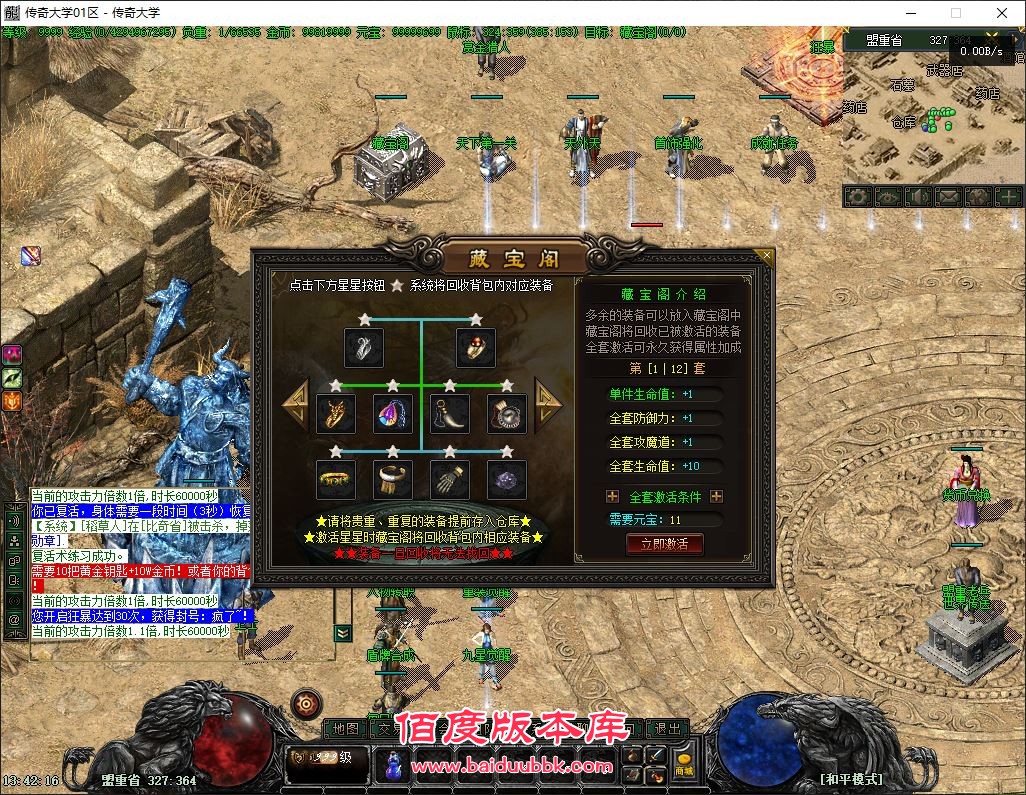Select the gauntlet glove slot
The height and width of the screenshot is (795, 1026).
click(450, 480)
